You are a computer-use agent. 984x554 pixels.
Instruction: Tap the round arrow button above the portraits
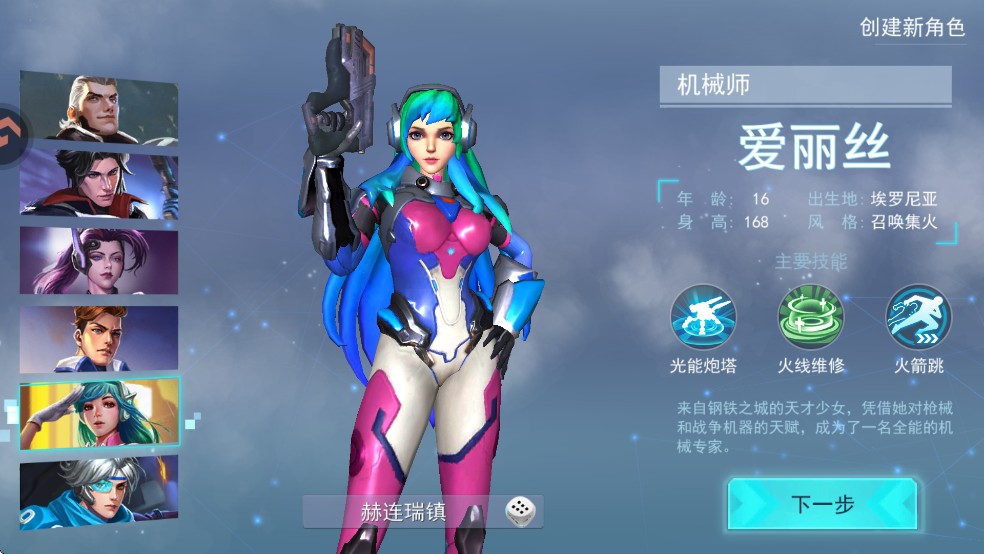[x=12, y=128]
